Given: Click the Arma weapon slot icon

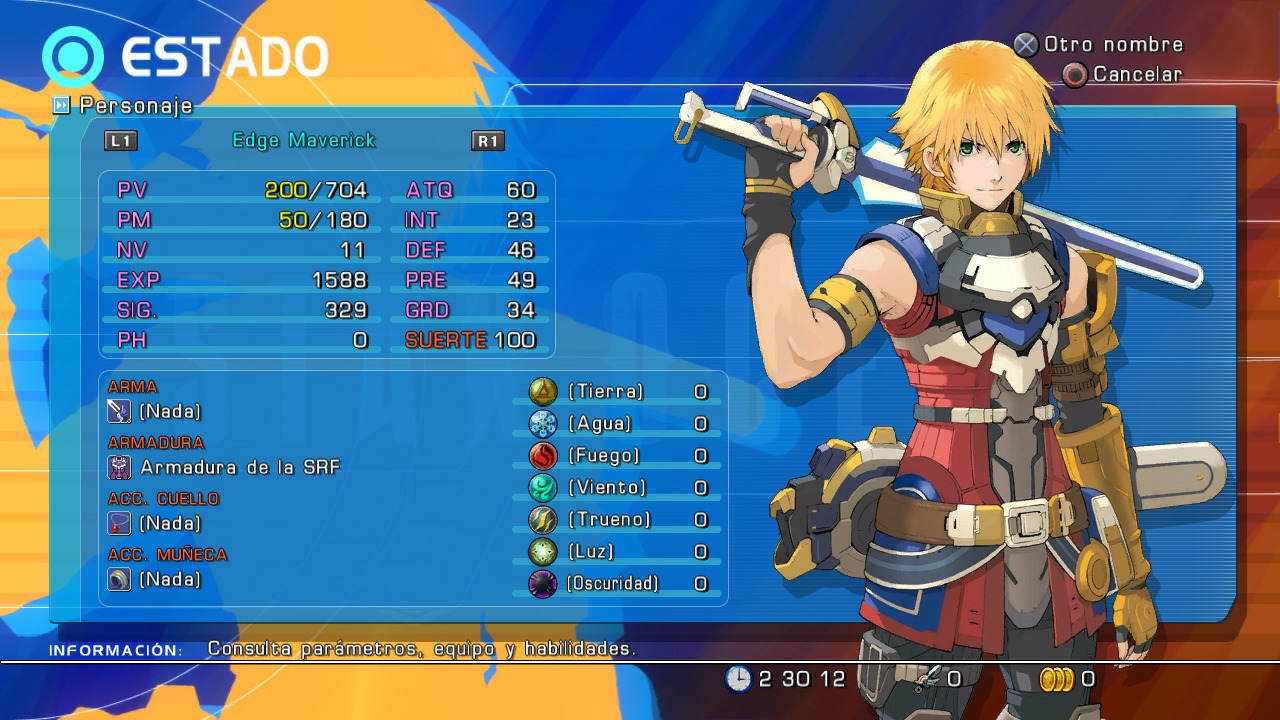Looking at the screenshot, I should [119, 411].
